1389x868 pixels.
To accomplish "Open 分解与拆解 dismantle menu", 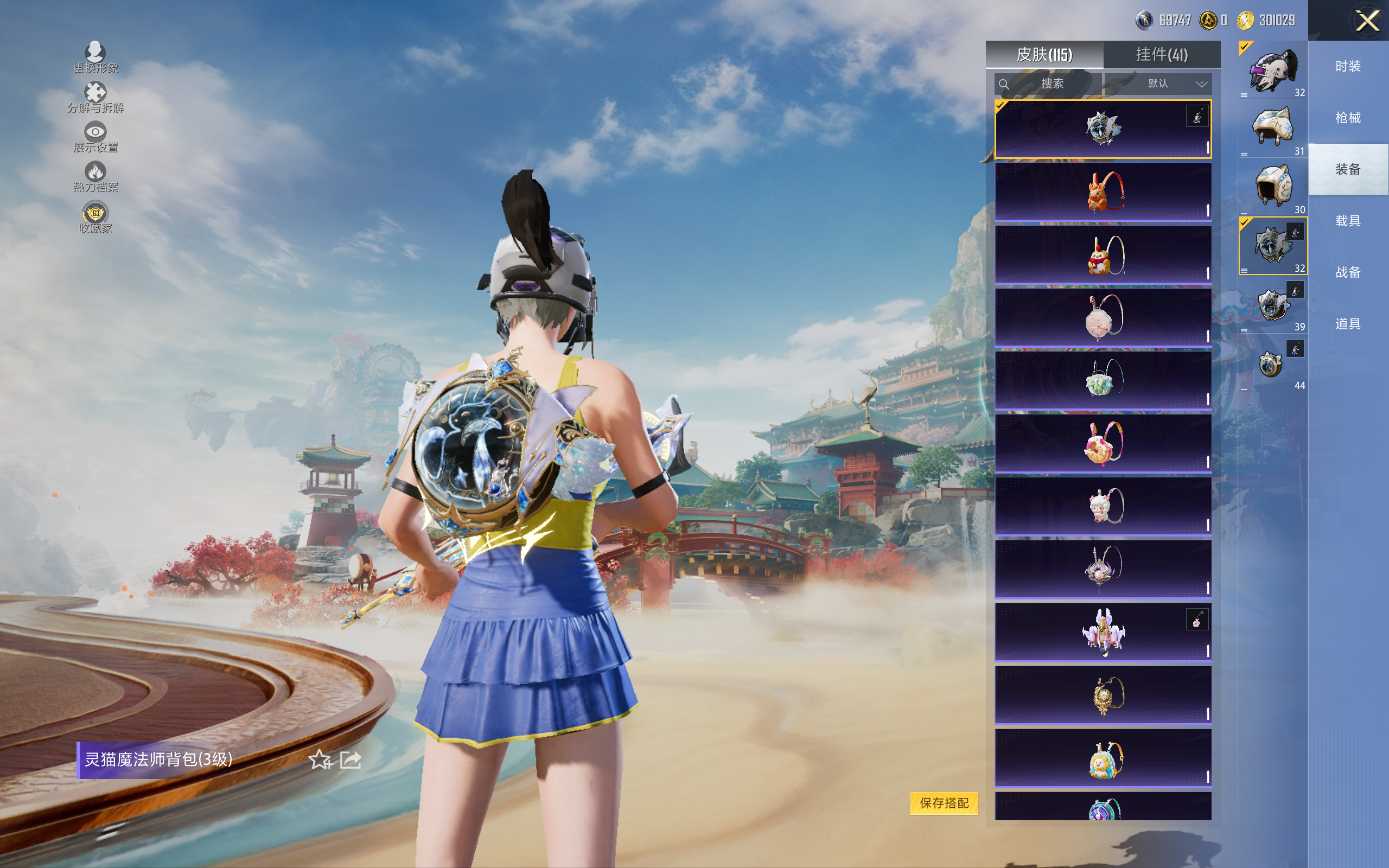I will point(95,98).
